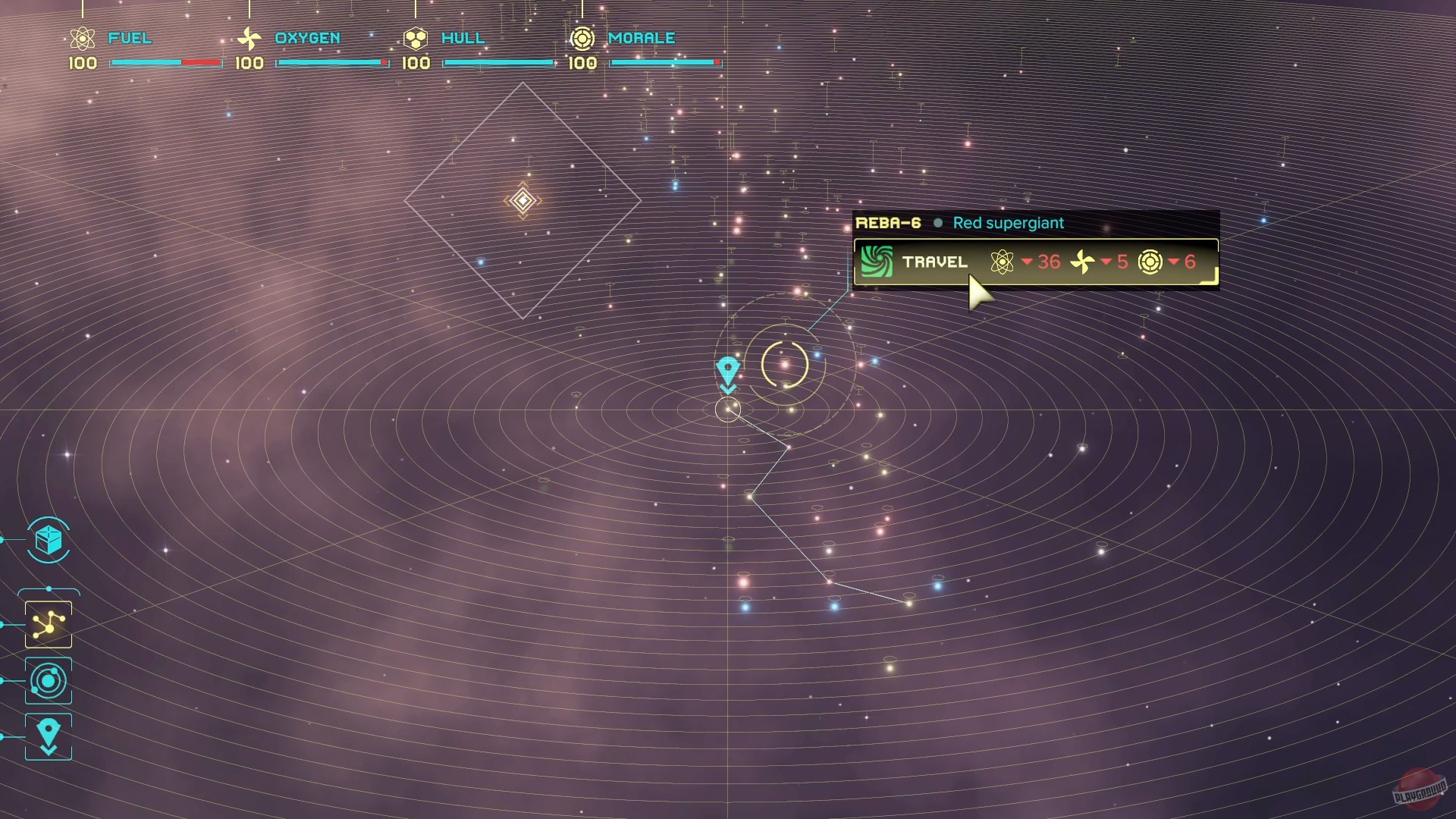Select the green spiral warp icon on the Travel panel

877,262
